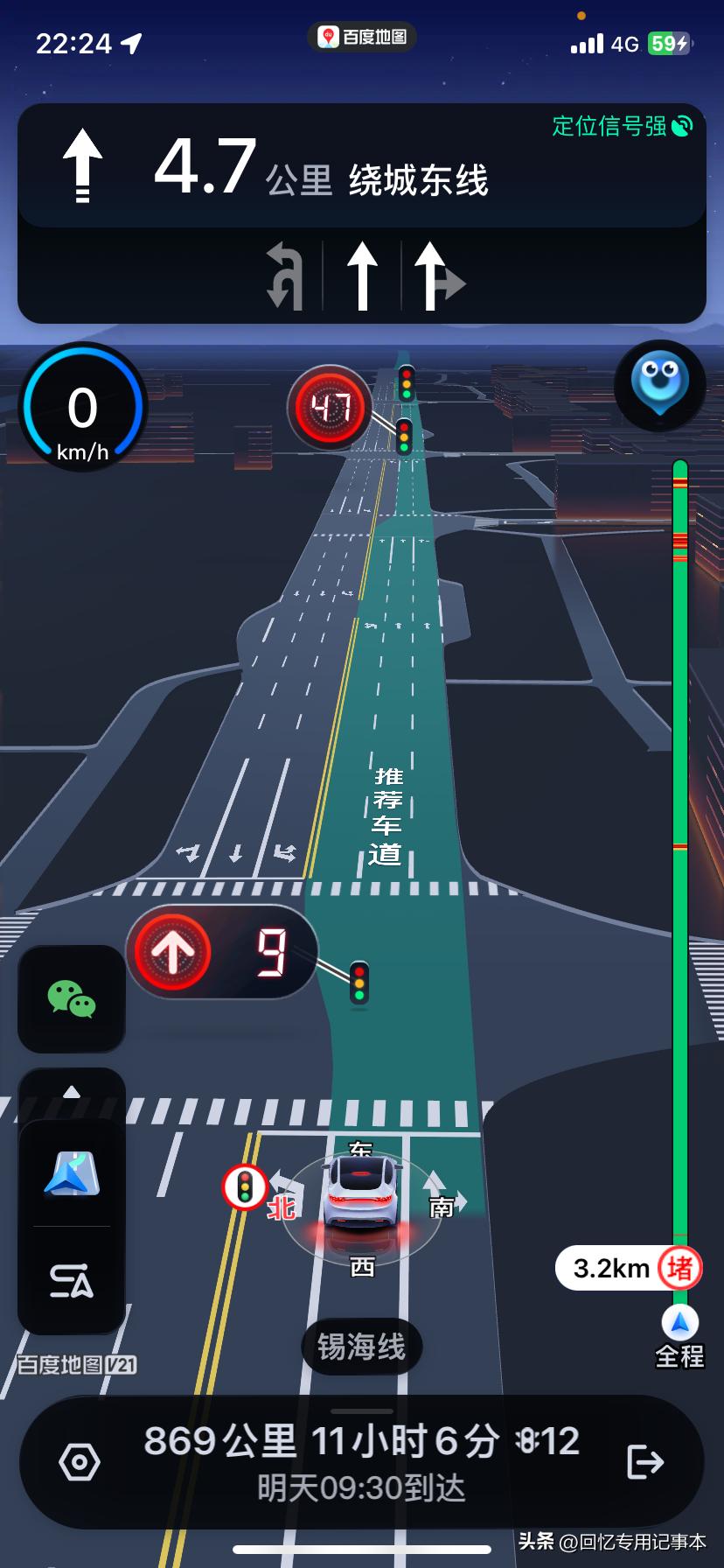Tap the 定位信号强 signal indicator

pos(622,126)
